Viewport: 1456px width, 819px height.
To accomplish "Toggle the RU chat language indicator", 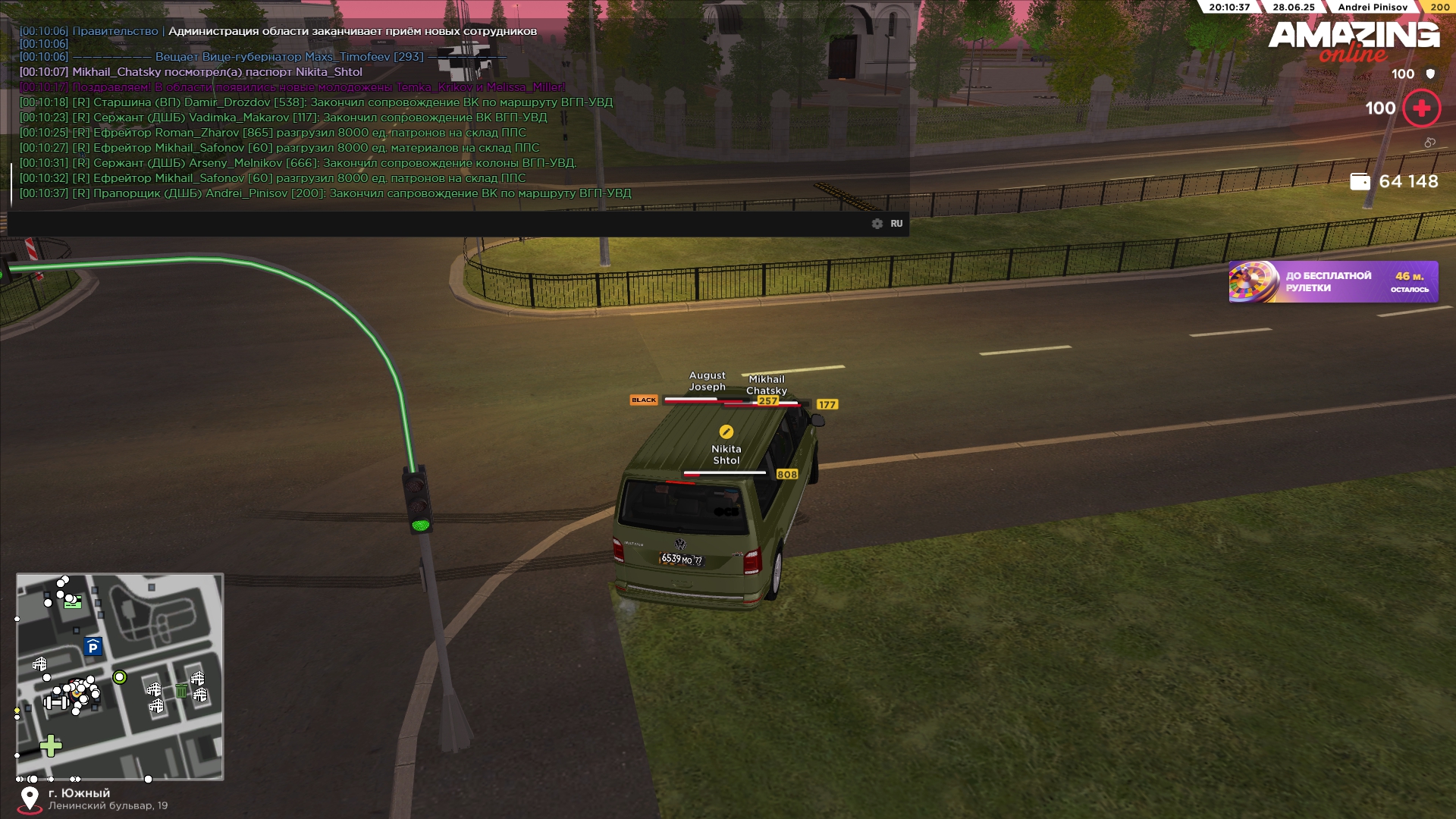I will (896, 224).
